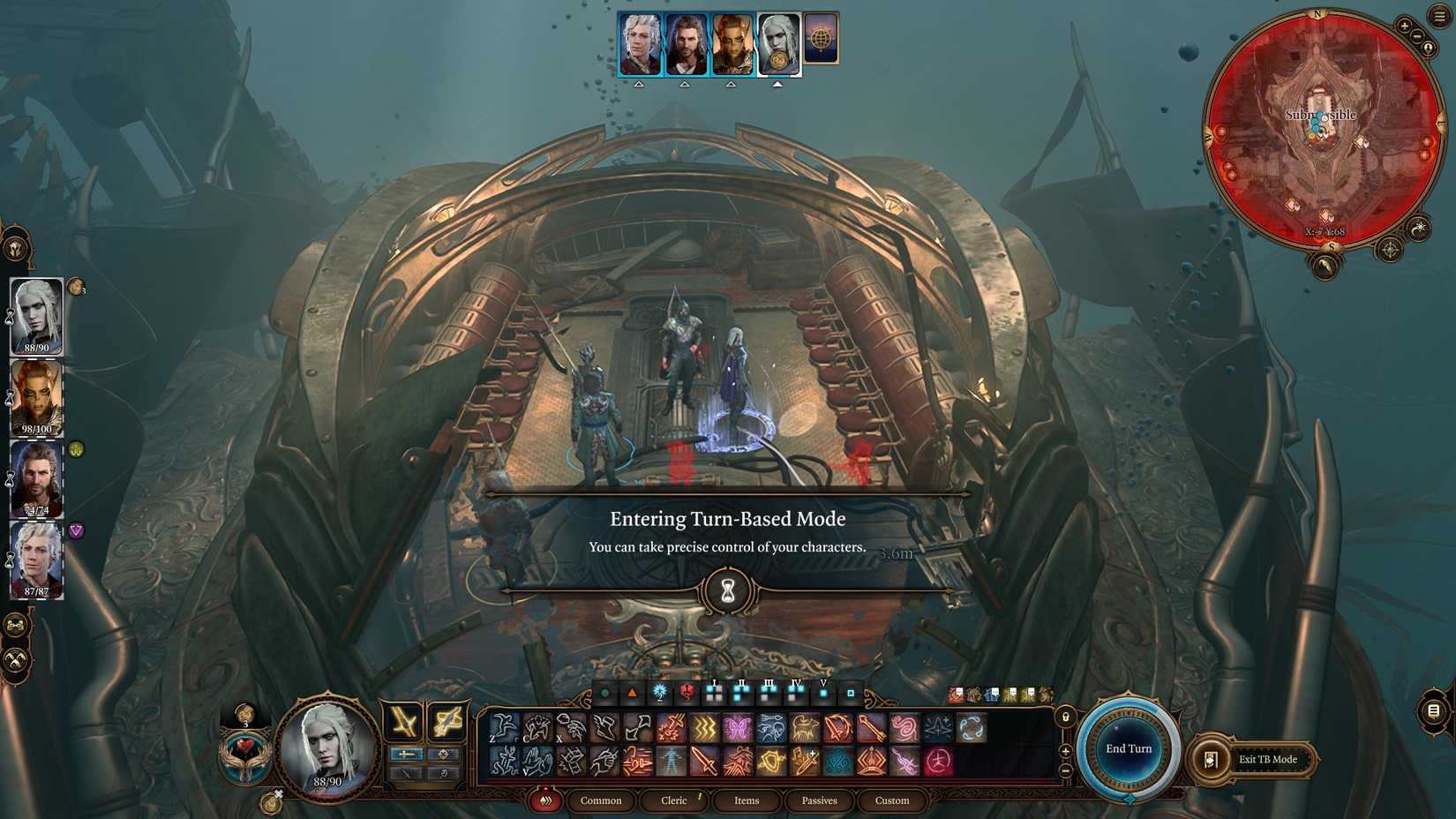
Task: Toggle the highlighted melee weapon set
Action: click(407, 754)
